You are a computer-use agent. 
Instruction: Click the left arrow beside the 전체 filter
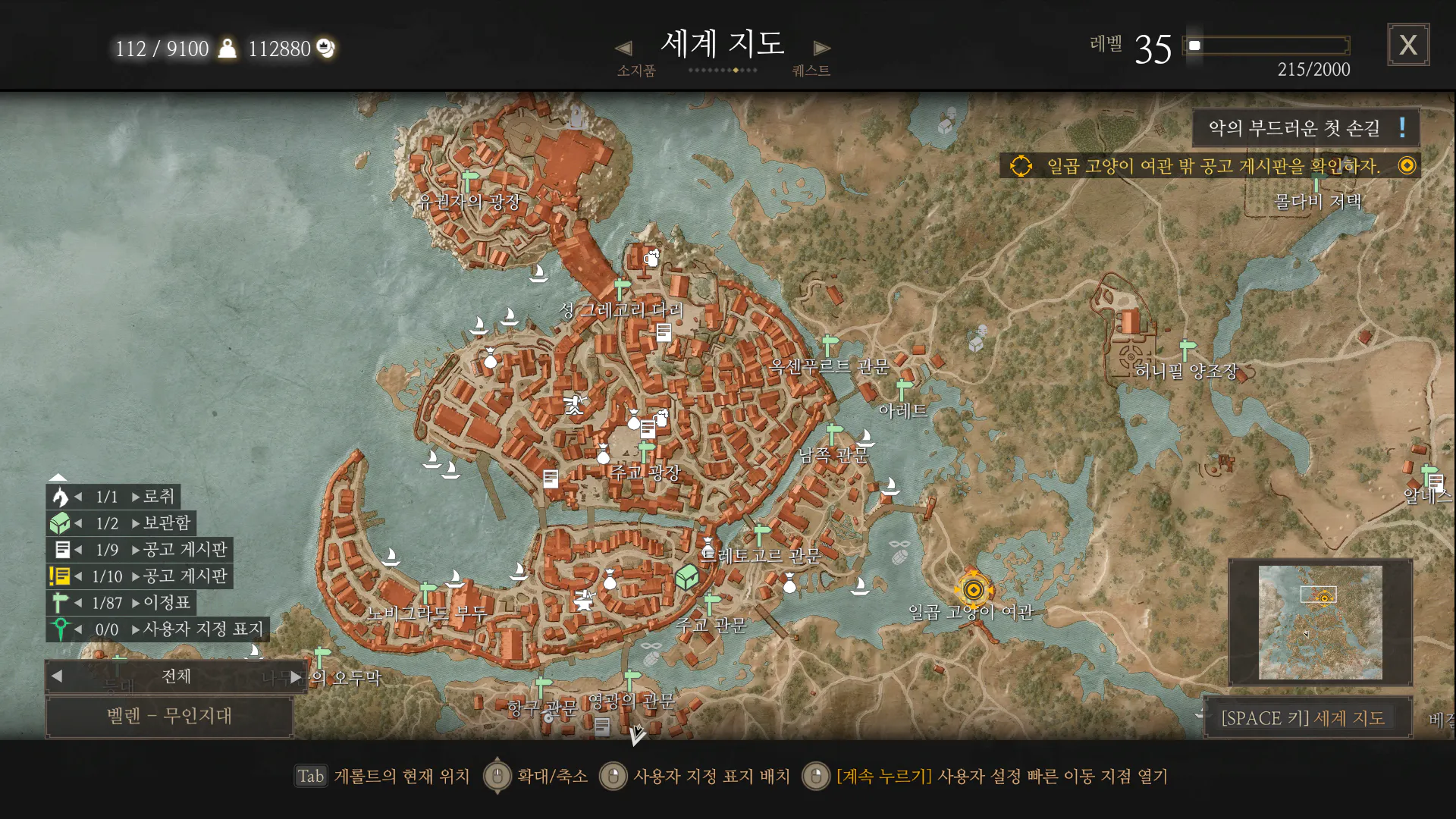(x=57, y=676)
